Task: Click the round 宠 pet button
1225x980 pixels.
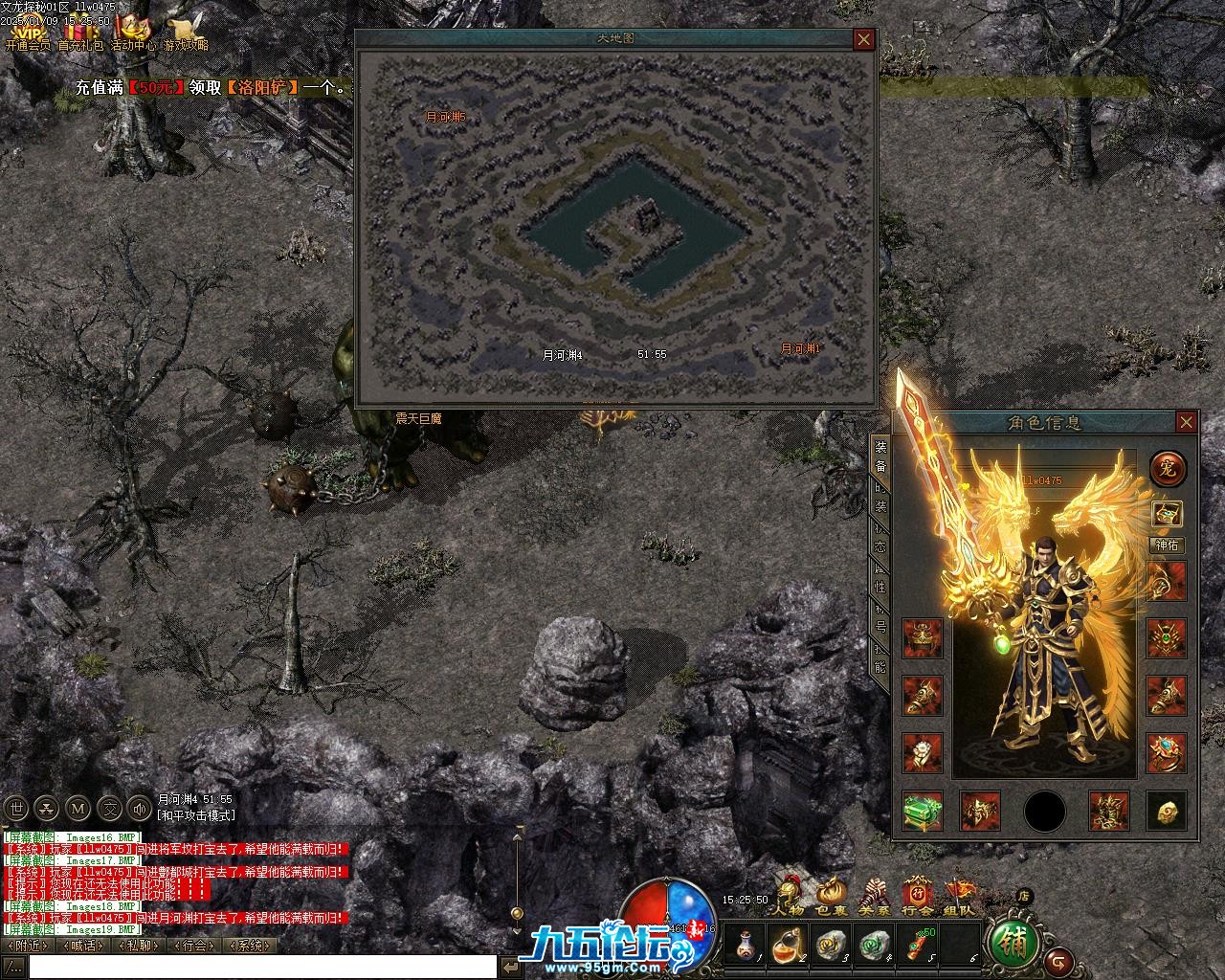Action: pyautogui.click(x=1168, y=469)
